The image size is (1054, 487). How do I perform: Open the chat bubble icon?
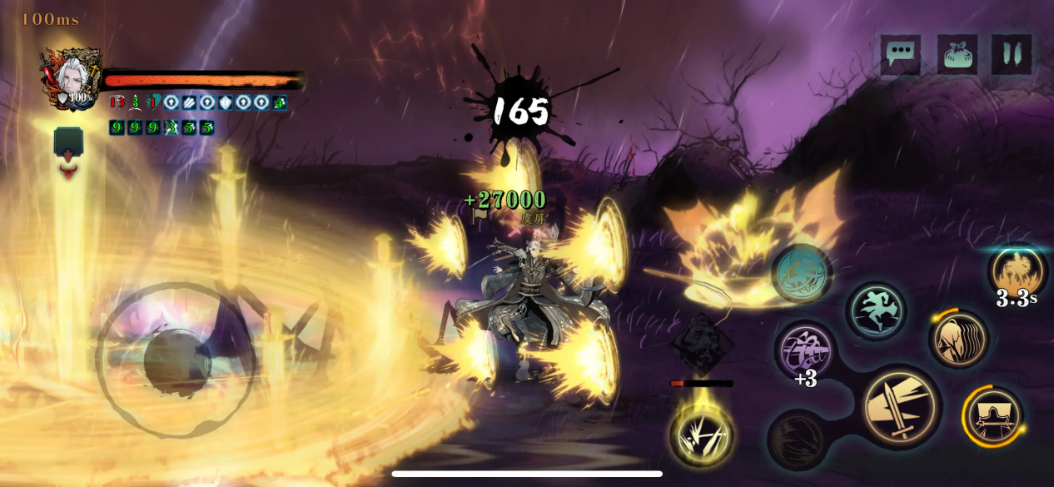pos(900,54)
